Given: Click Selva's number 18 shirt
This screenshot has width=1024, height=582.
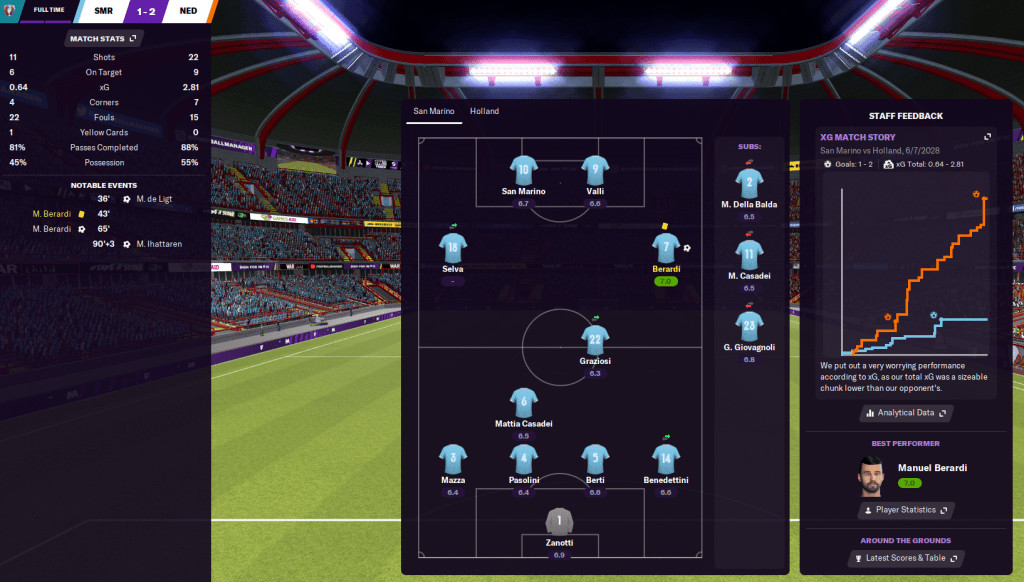Looking at the screenshot, I should pyautogui.click(x=453, y=247).
